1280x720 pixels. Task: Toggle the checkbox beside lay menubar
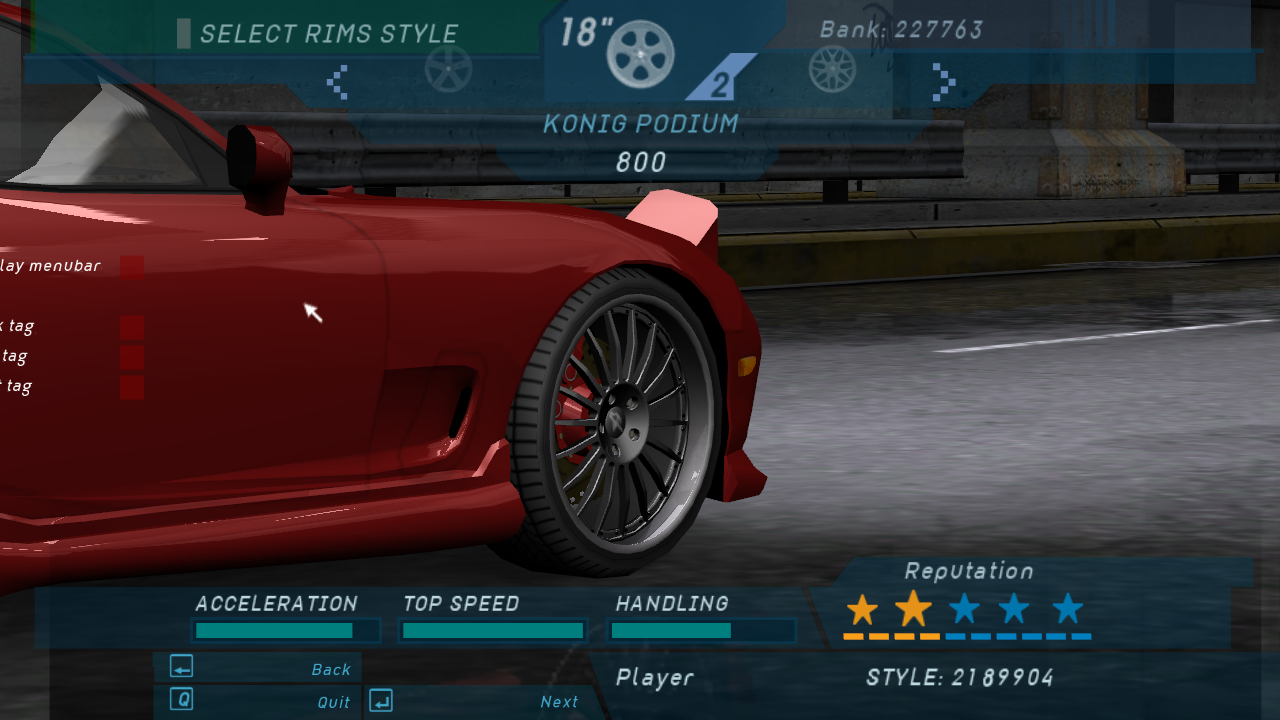pyautogui.click(x=130, y=266)
